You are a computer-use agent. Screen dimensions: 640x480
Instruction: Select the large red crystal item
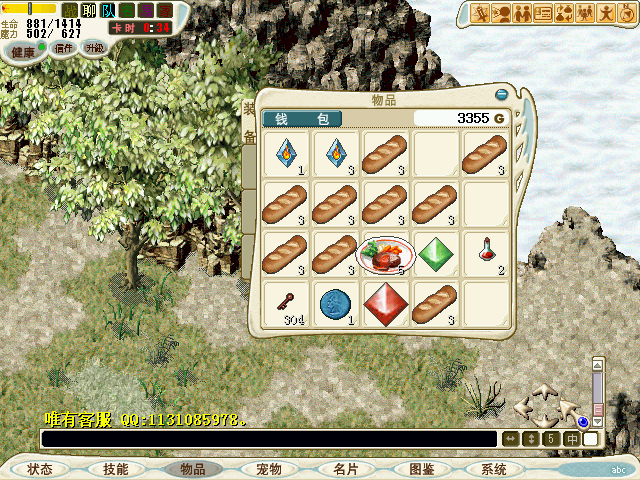click(x=385, y=301)
